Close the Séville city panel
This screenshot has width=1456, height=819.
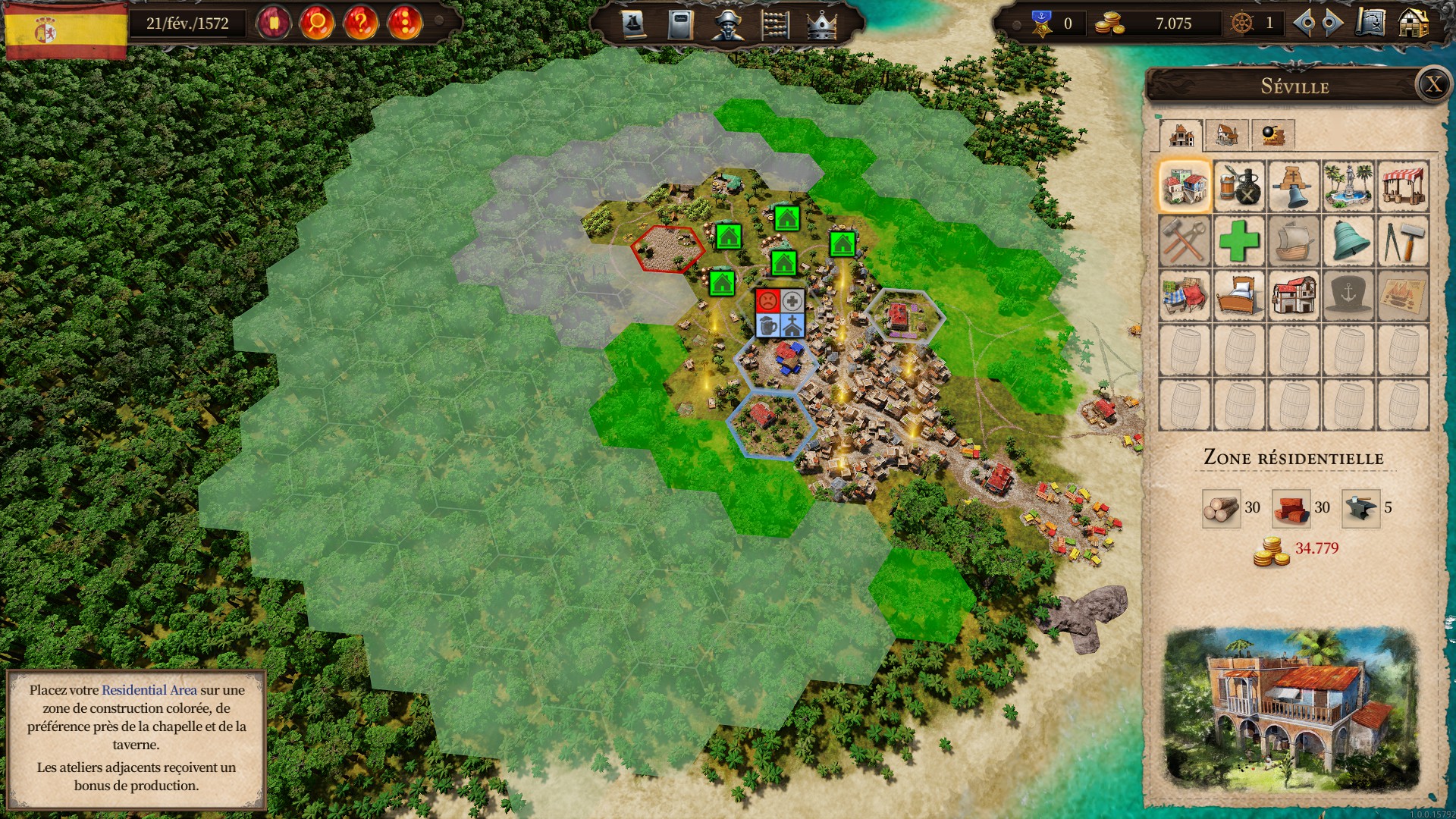point(1432,84)
